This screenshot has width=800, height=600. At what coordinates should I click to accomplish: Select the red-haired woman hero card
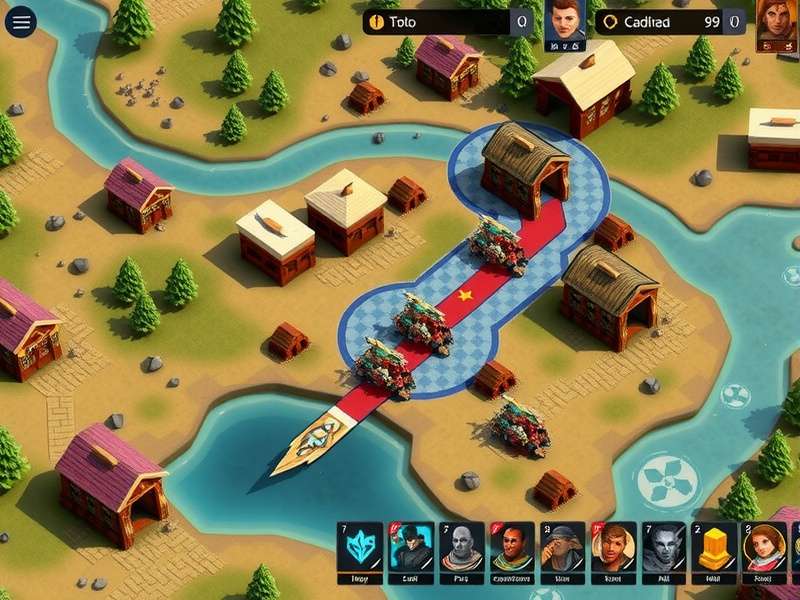coord(764,548)
